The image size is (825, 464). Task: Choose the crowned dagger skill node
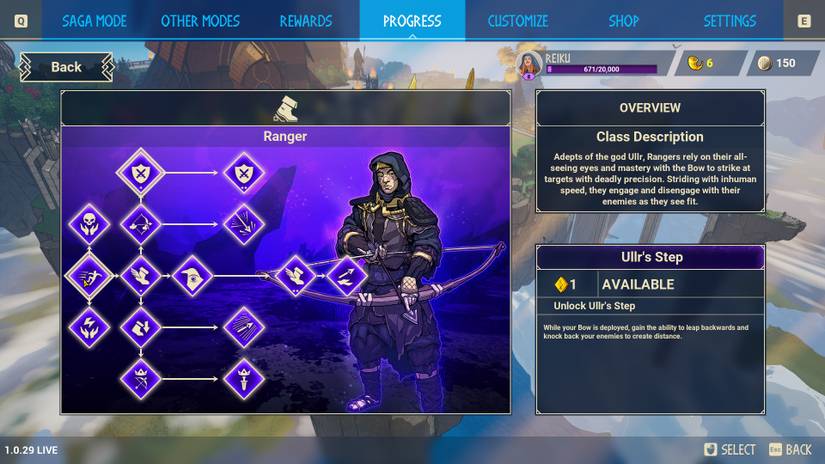click(244, 378)
